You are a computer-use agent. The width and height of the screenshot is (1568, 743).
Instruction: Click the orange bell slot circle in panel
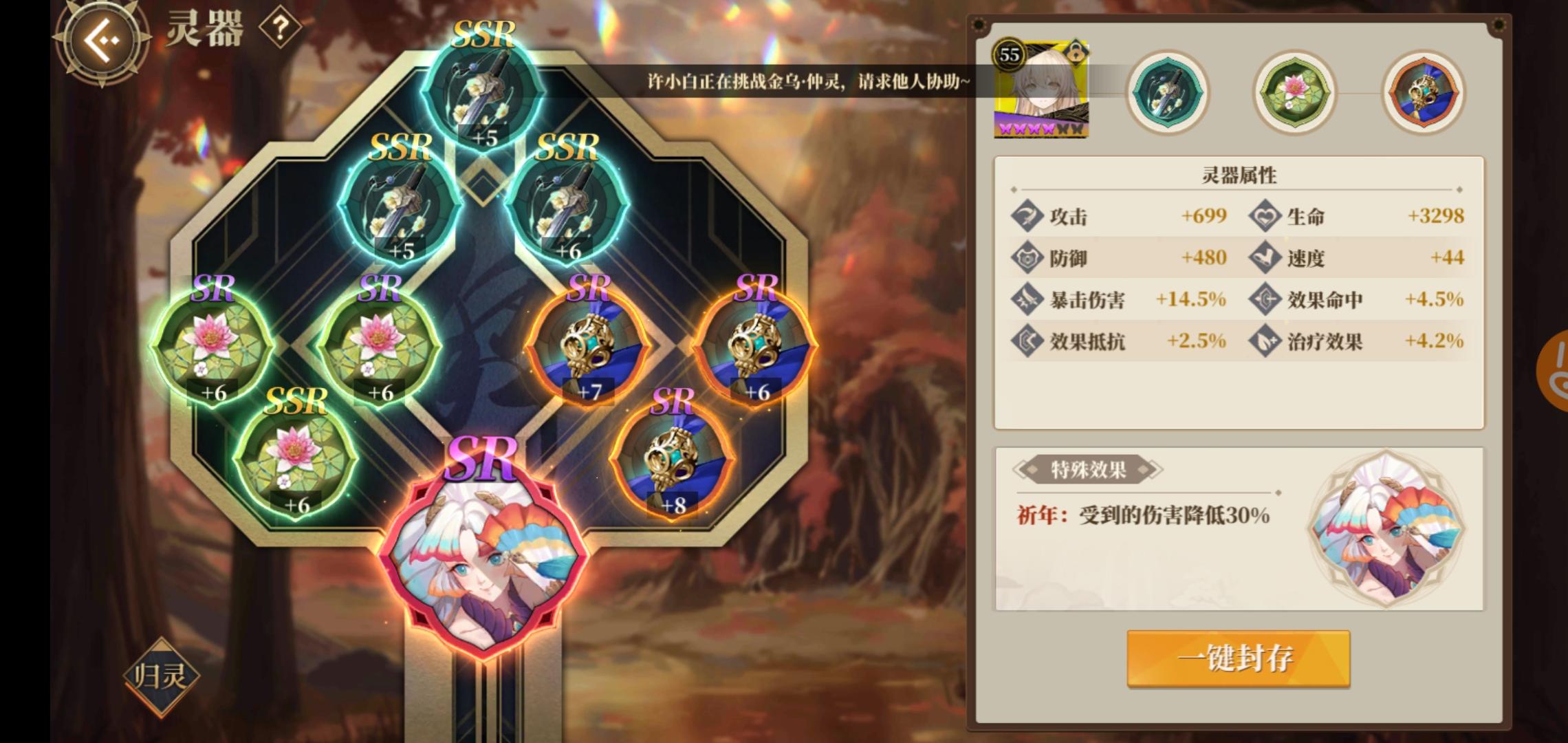click(x=1422, y=94)
